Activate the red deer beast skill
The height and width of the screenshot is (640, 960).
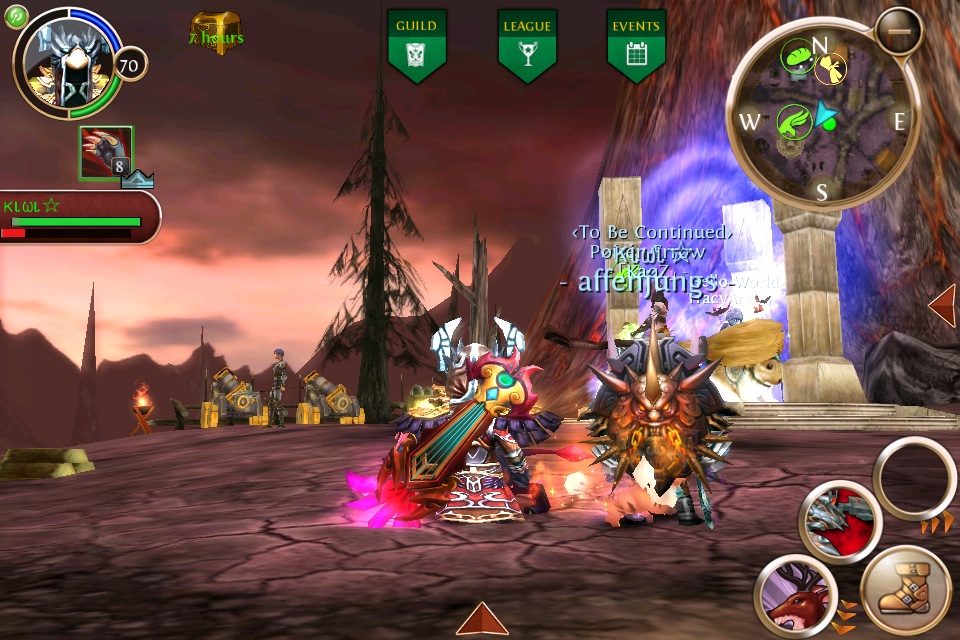tap(795, 597)
